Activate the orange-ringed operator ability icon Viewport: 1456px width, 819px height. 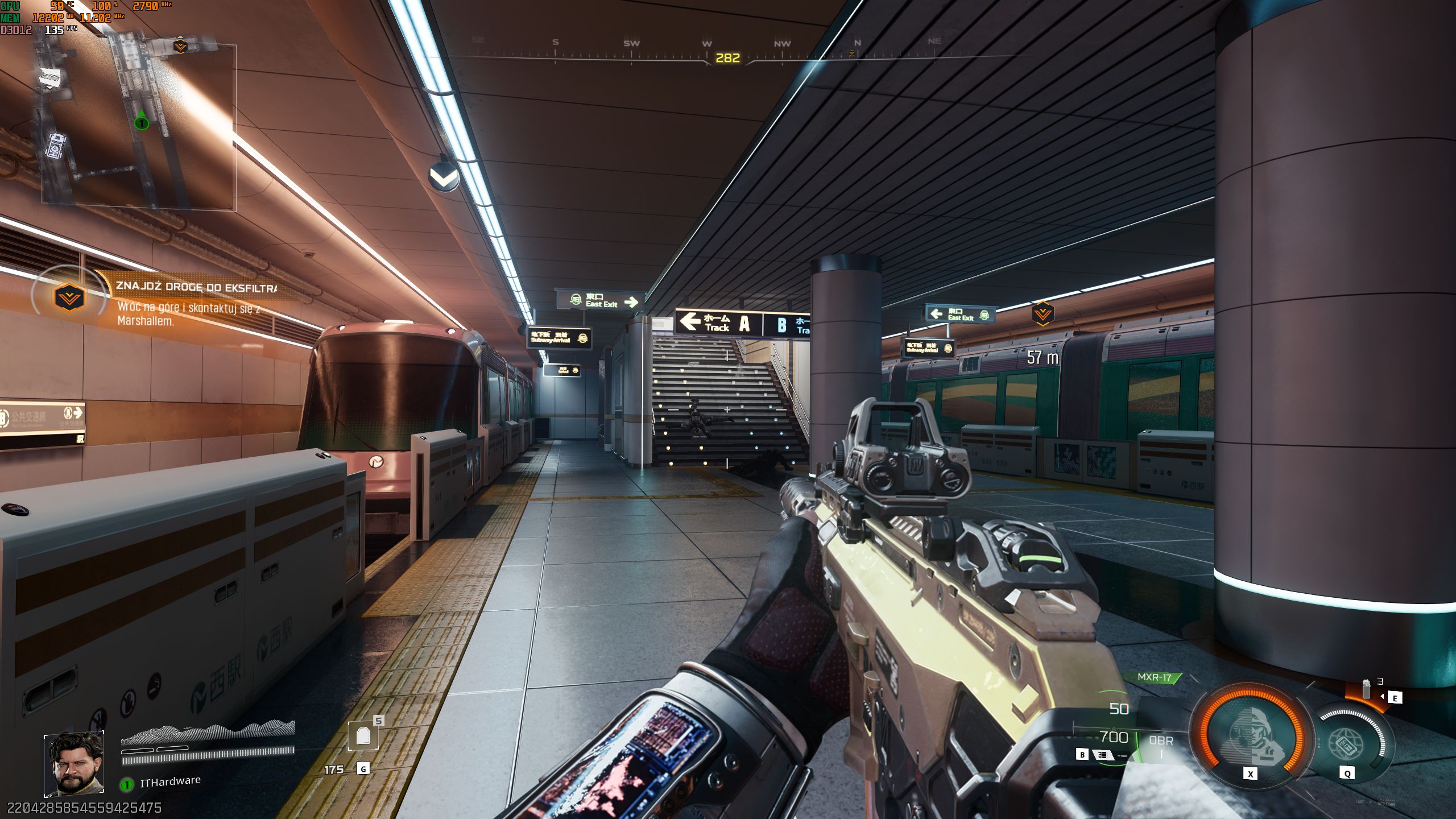point(1249,735)
